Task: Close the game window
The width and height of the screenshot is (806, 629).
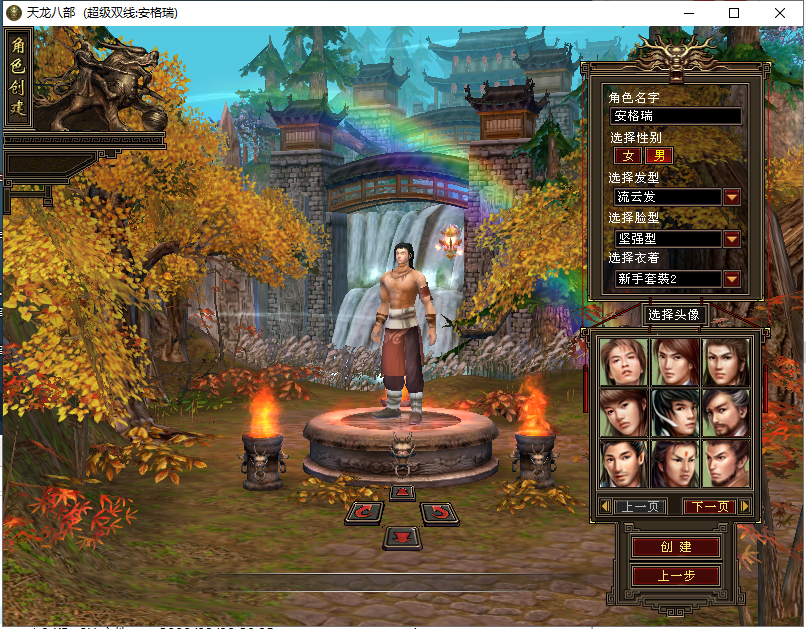Action: click(781, 13)
